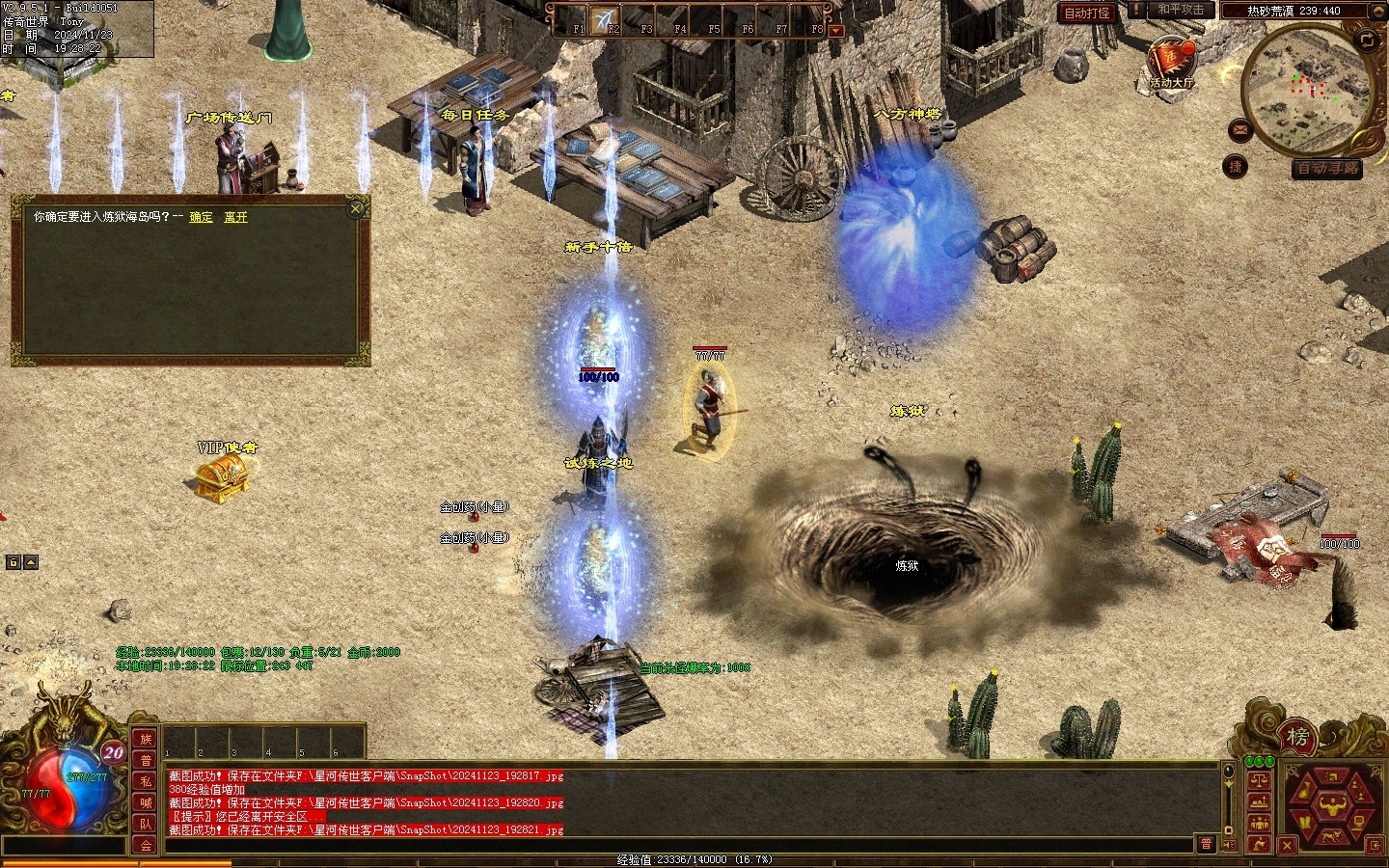The image size is (1389, 868).
Task: Confirm entering with 确定 in the dialog
Action: (x=201, y=217)
